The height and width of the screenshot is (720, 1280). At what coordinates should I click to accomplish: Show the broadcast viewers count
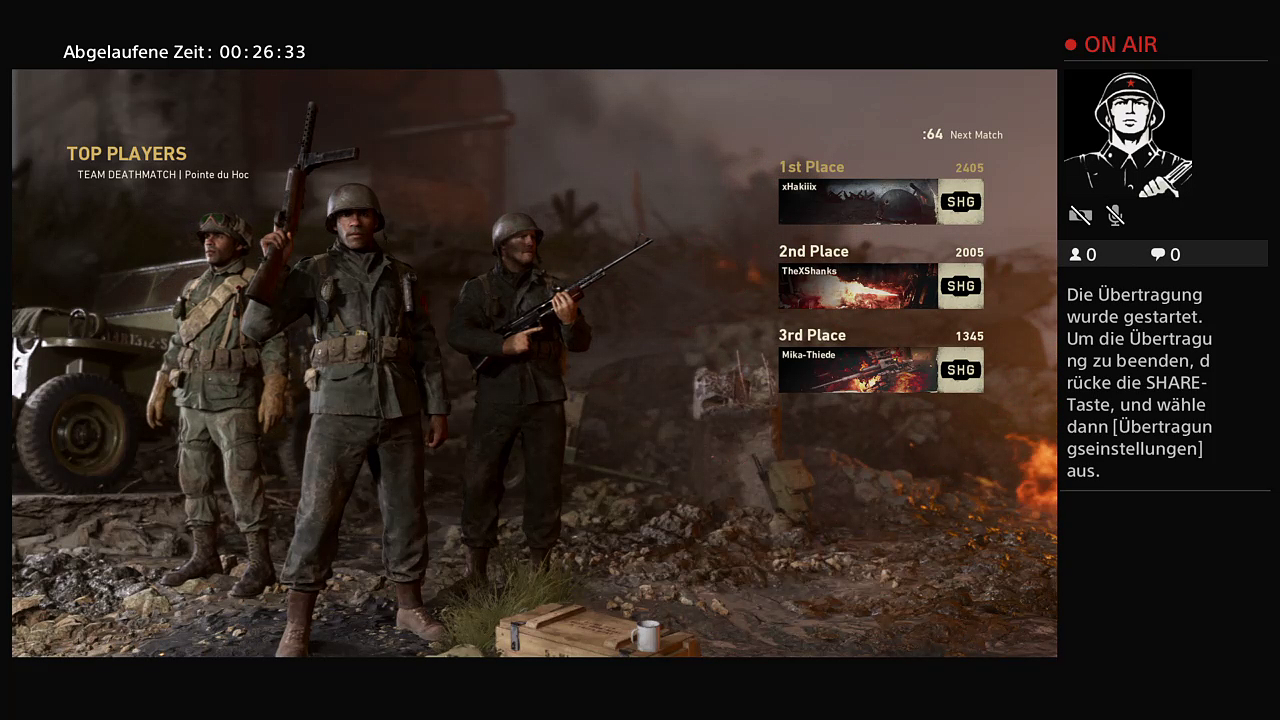pos(1083,255)
